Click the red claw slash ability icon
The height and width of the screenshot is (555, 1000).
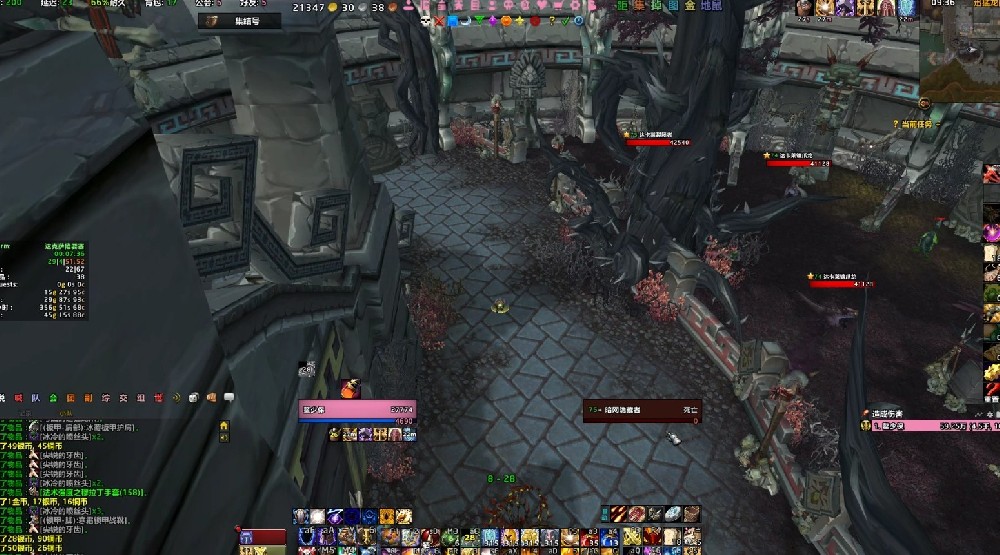pyautogui.click(x=618, y=514)
